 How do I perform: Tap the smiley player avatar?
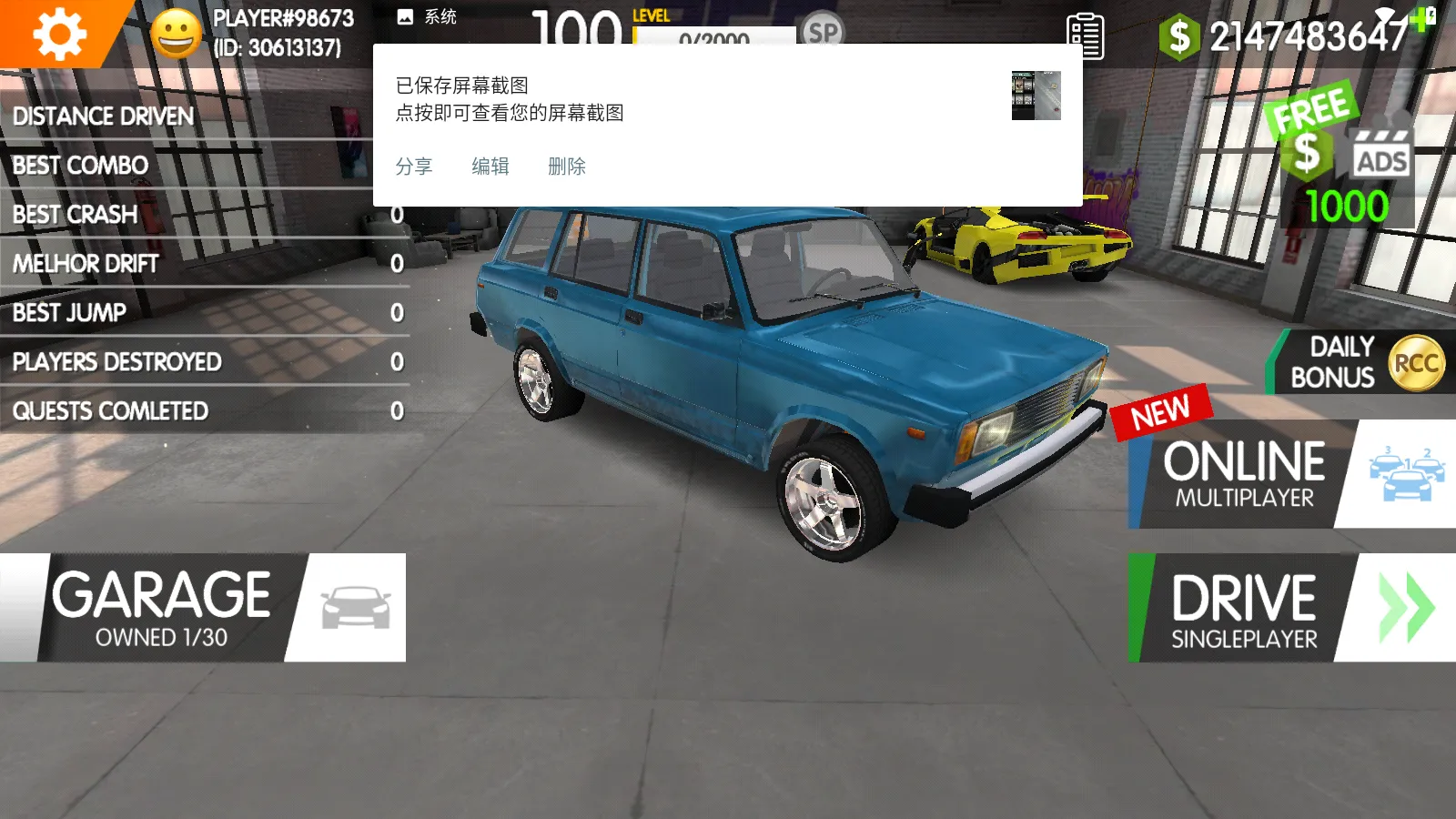click(176, 35)
